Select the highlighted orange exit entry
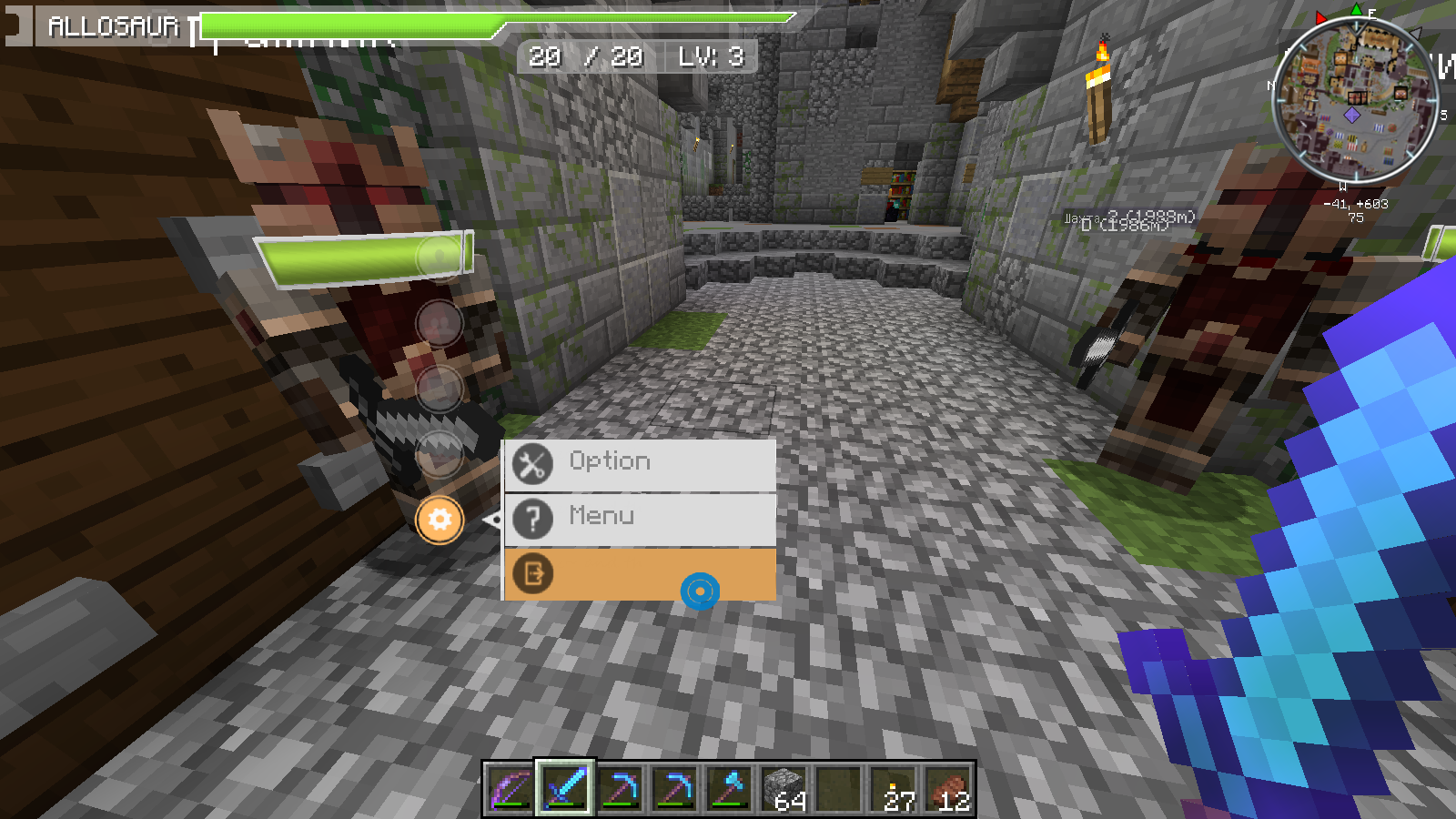This screenshot has height=819, width=1456. pyautogui.click(x=640, y=573)
